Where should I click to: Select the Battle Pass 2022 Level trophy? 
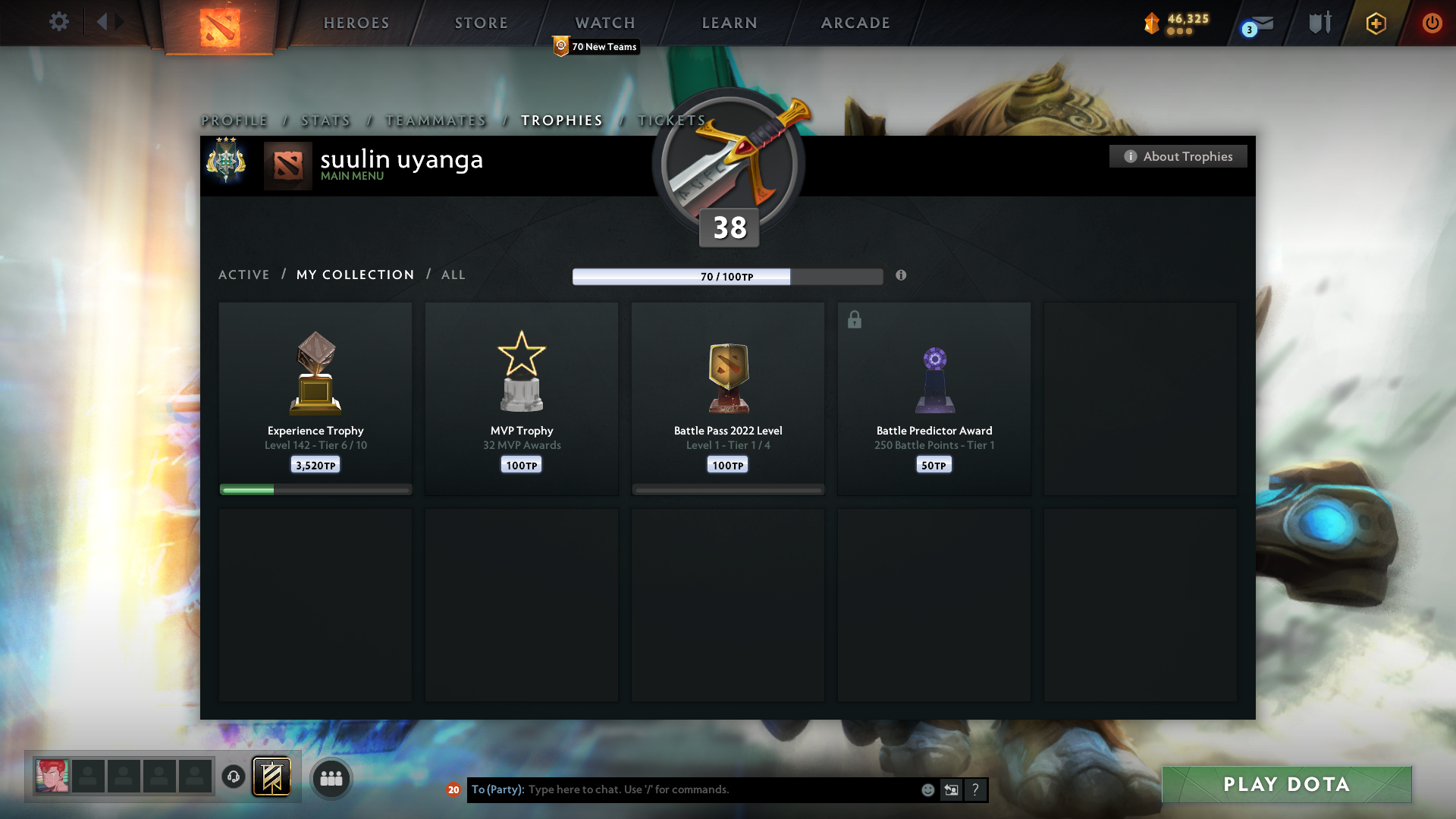coord(727,398)
